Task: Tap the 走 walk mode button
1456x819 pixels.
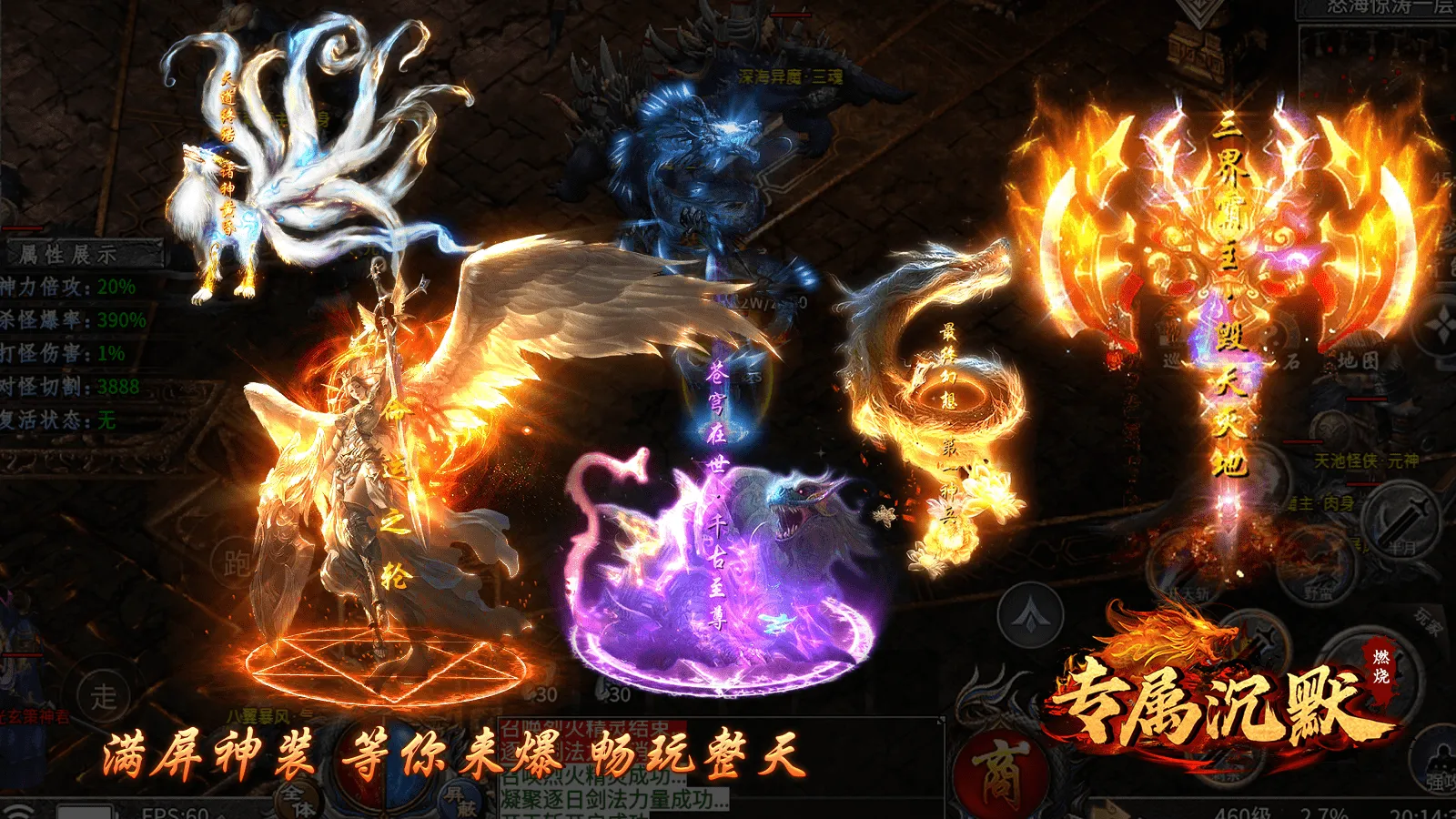Action: 103,696
